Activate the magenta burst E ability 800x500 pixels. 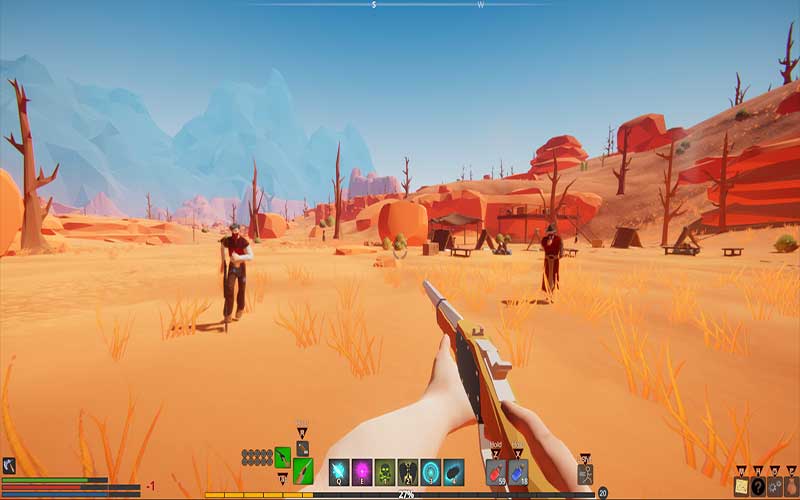click(362, 471)
